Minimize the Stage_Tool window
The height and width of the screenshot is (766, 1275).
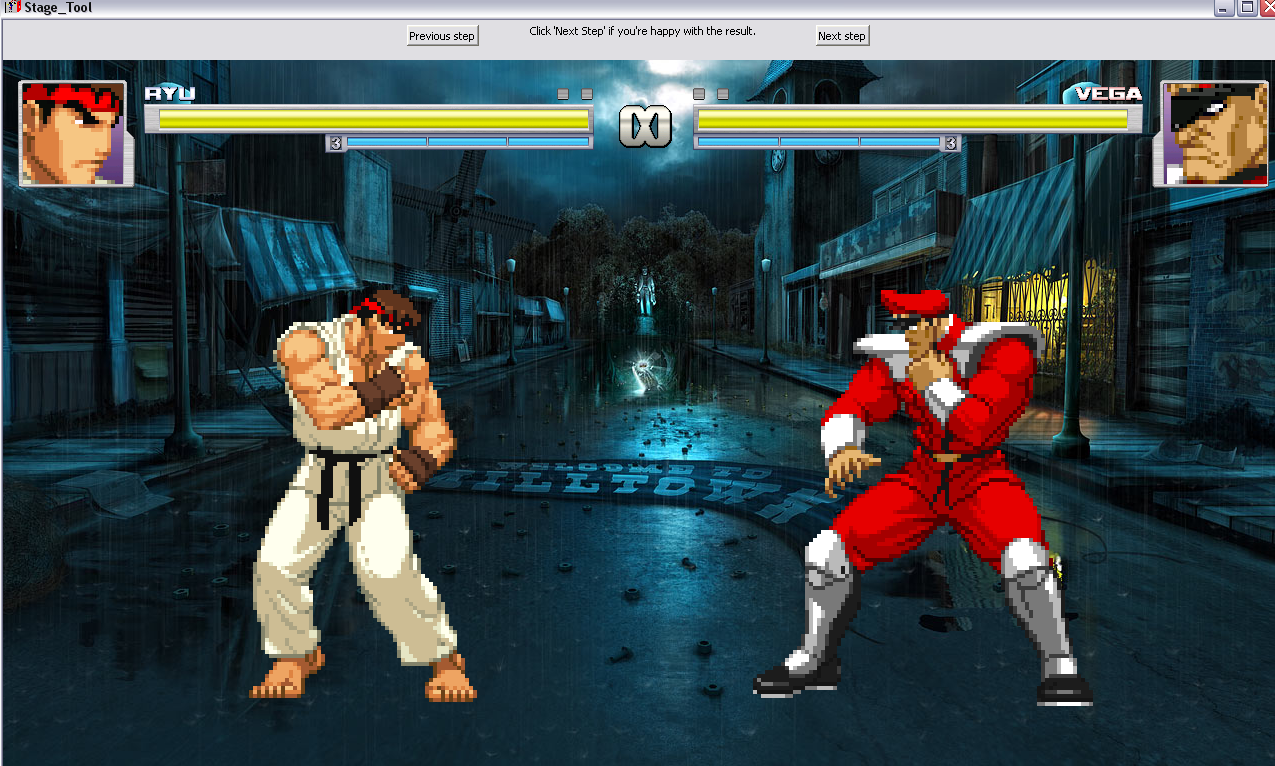(x=1224, y=8)
